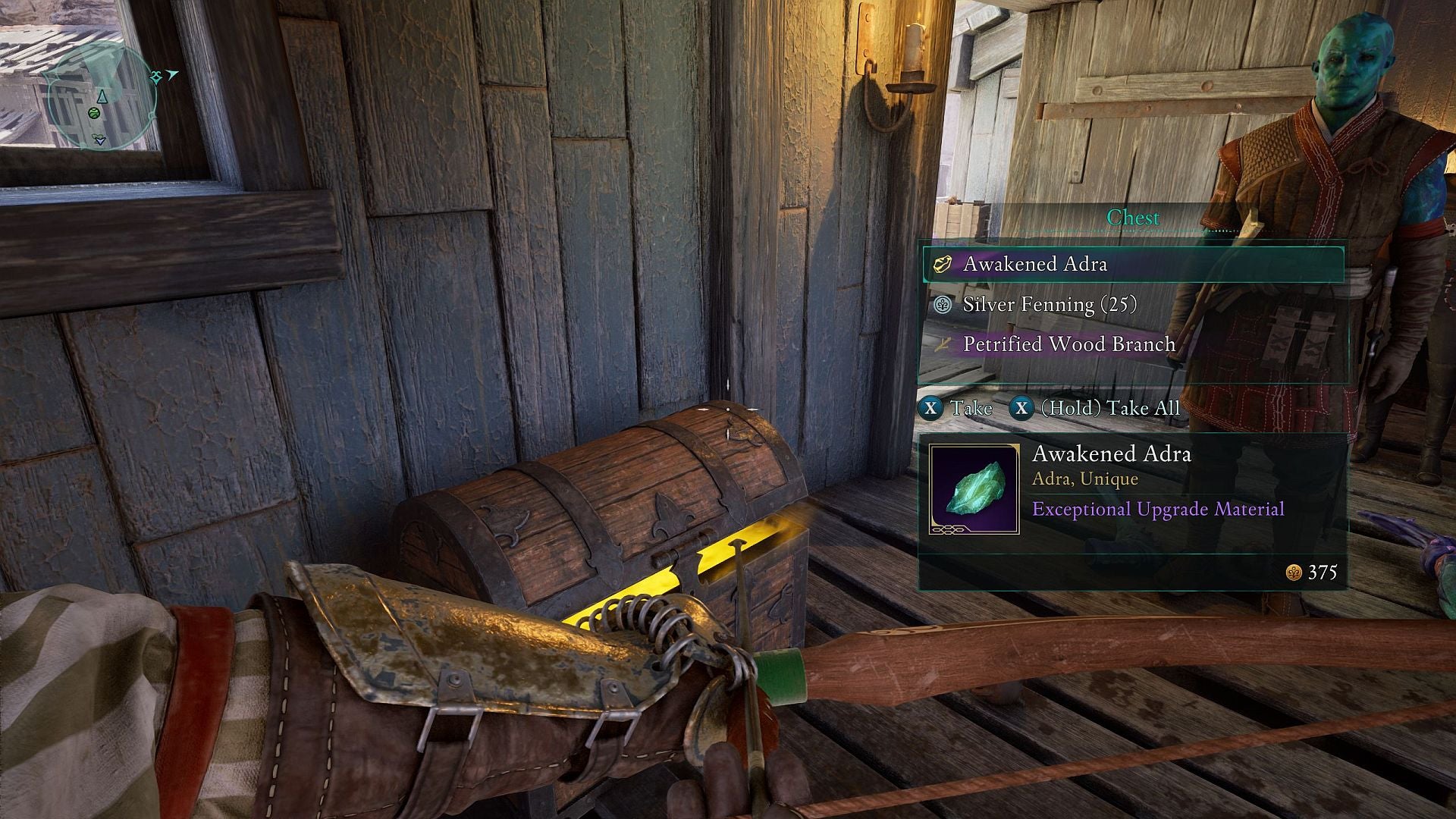Viewport: 1456px width, 819px height.
Task: Click the green sphere marker on the minimap
Action: point(93,113)
